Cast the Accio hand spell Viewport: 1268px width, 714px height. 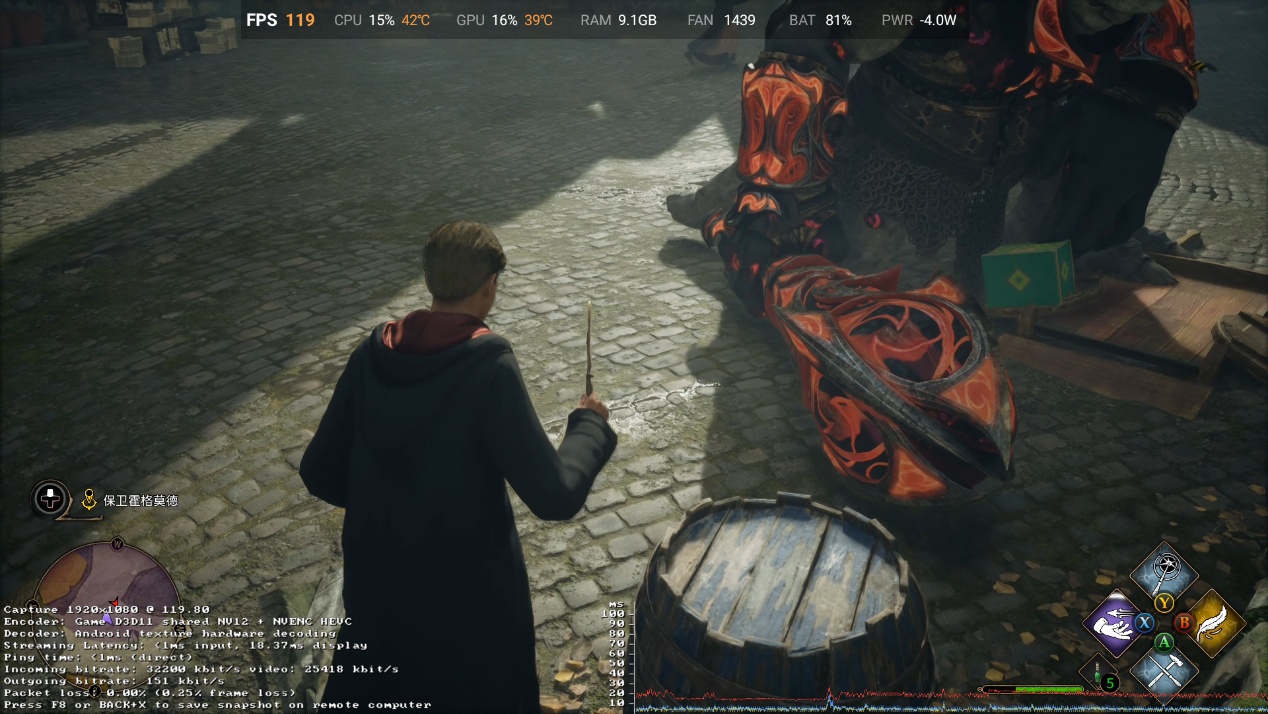[x=1112, y=623]
